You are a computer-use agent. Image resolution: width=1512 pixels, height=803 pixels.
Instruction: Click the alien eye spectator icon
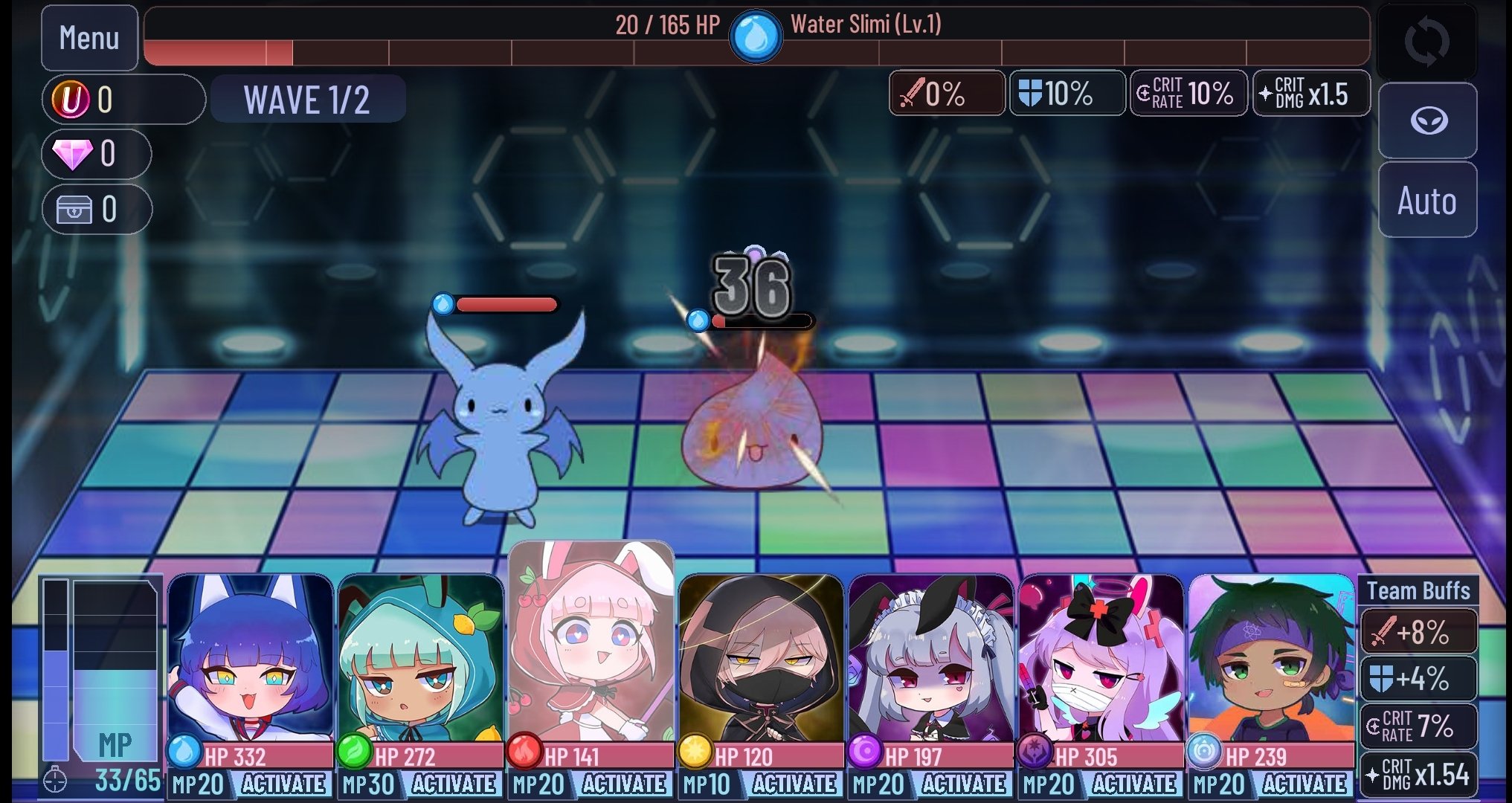click(x=1426, y=119)
